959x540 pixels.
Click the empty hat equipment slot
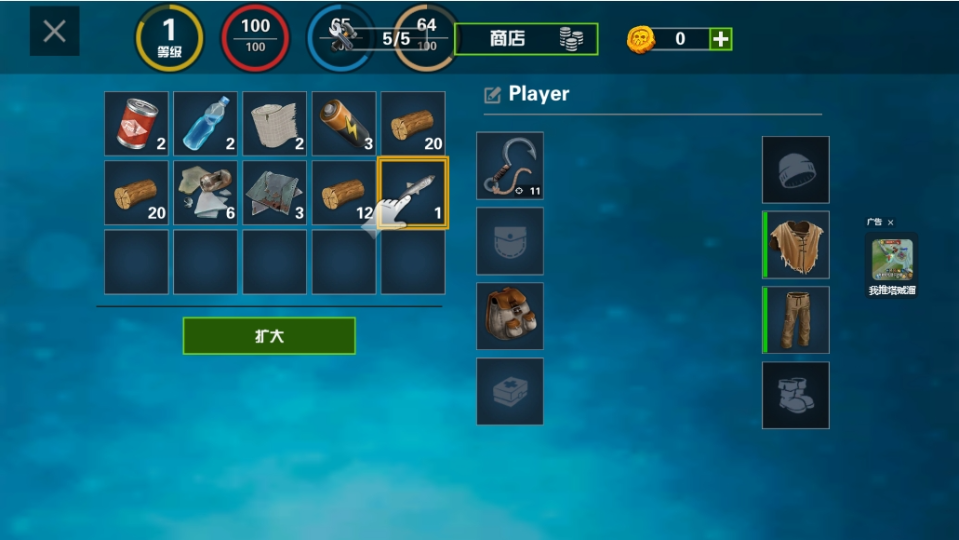[x=796, y=170]
